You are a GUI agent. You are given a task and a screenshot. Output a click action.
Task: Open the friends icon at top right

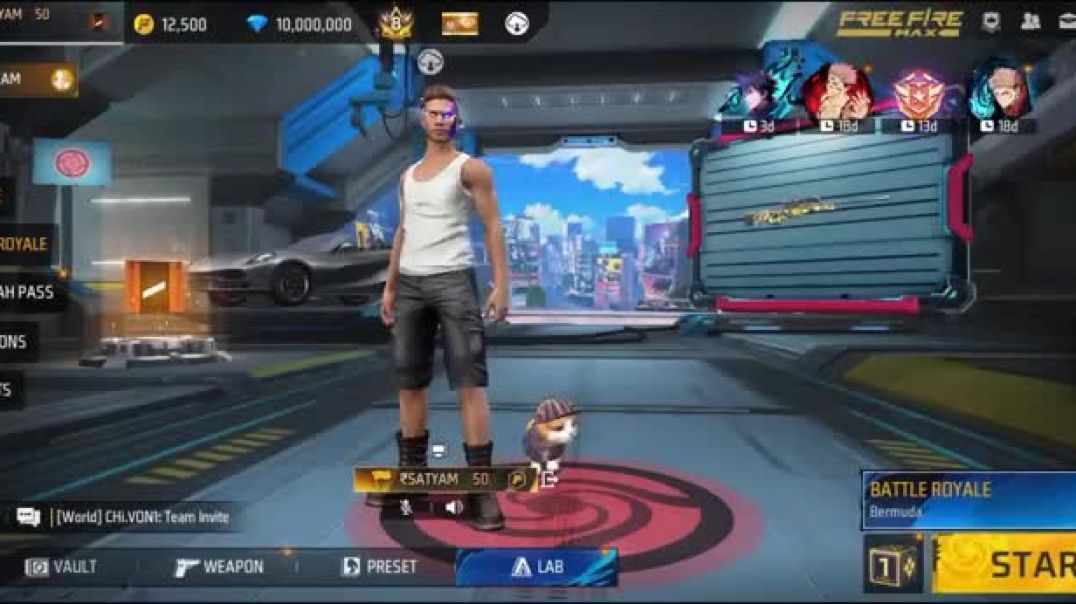click(1030, 21)
